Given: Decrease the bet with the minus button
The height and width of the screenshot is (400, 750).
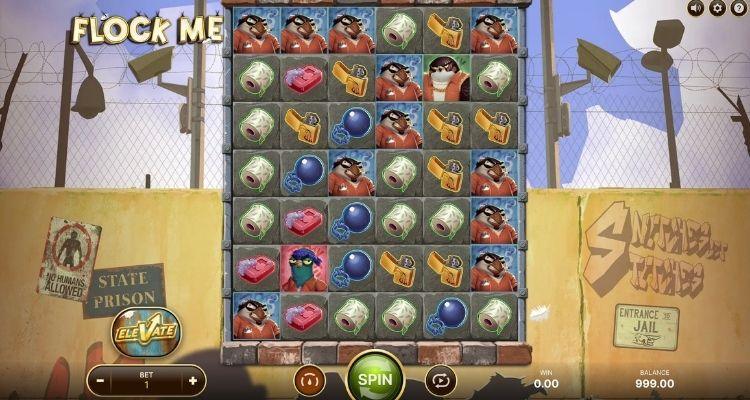Looking at the screenshot, I should [x=100, y=381].
